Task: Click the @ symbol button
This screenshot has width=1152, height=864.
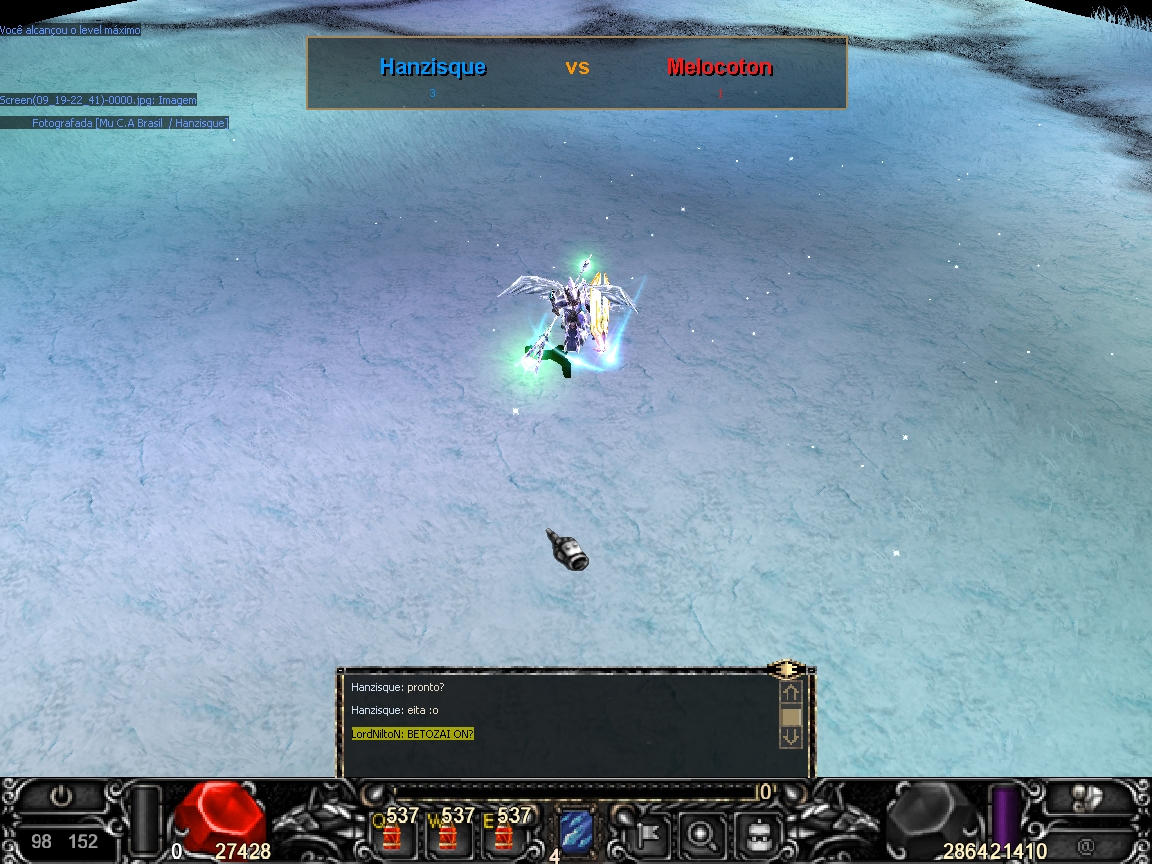Action: tap(1085, 845)
